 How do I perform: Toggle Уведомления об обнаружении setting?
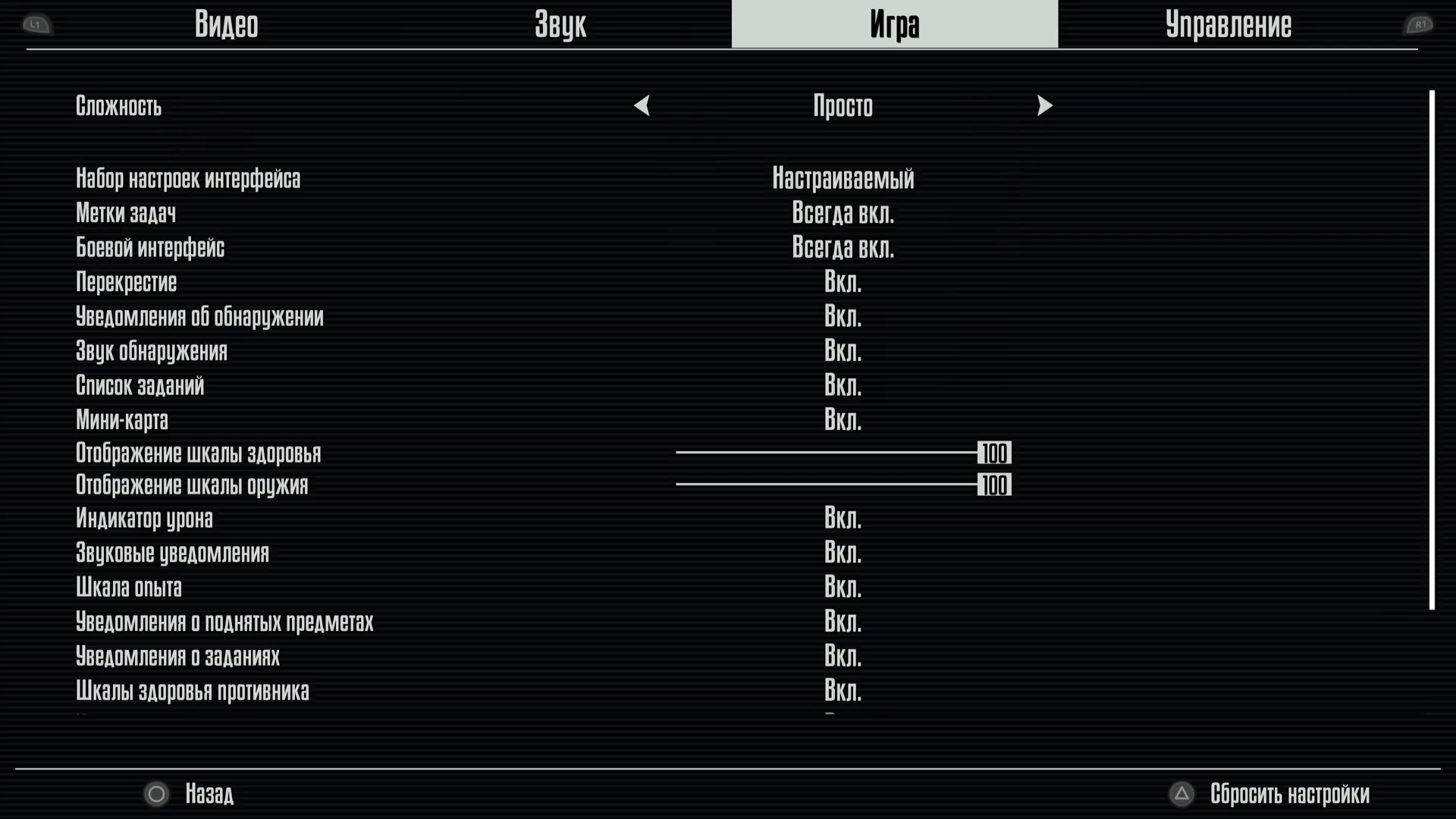pyautogui.click(x=843, y=316)
